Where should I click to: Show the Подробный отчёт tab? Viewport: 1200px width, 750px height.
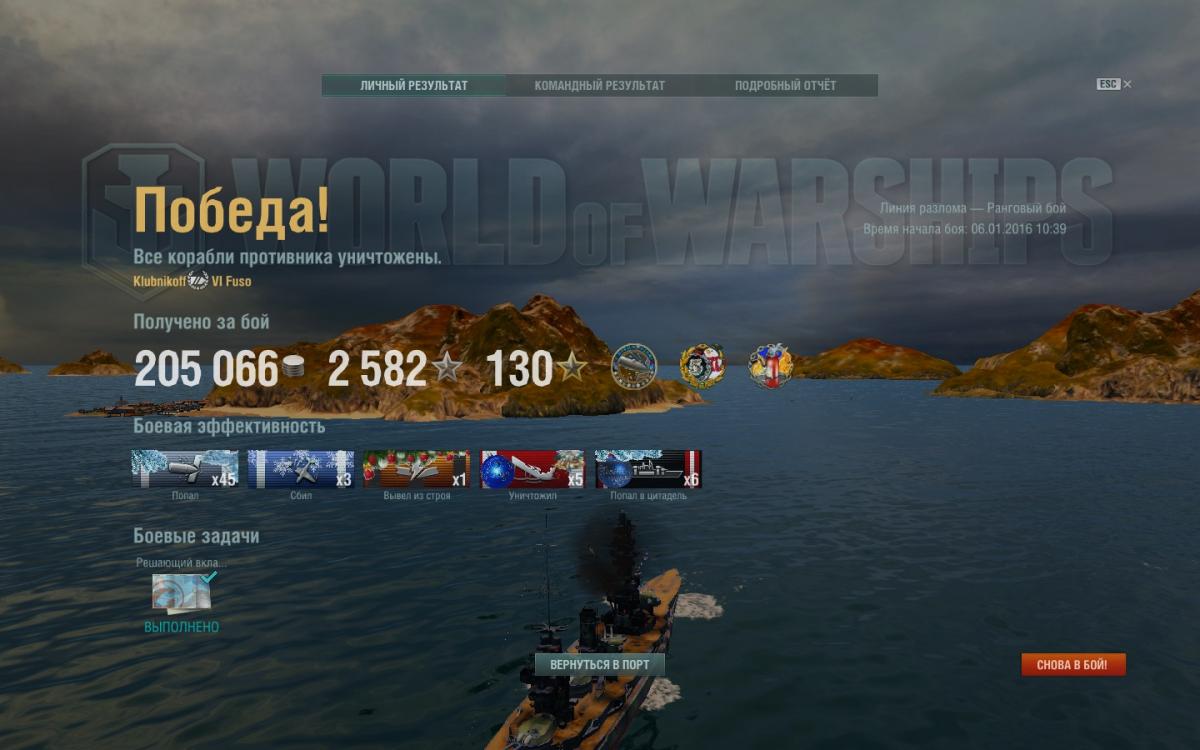pyautogui.click(x=785, y=86)
